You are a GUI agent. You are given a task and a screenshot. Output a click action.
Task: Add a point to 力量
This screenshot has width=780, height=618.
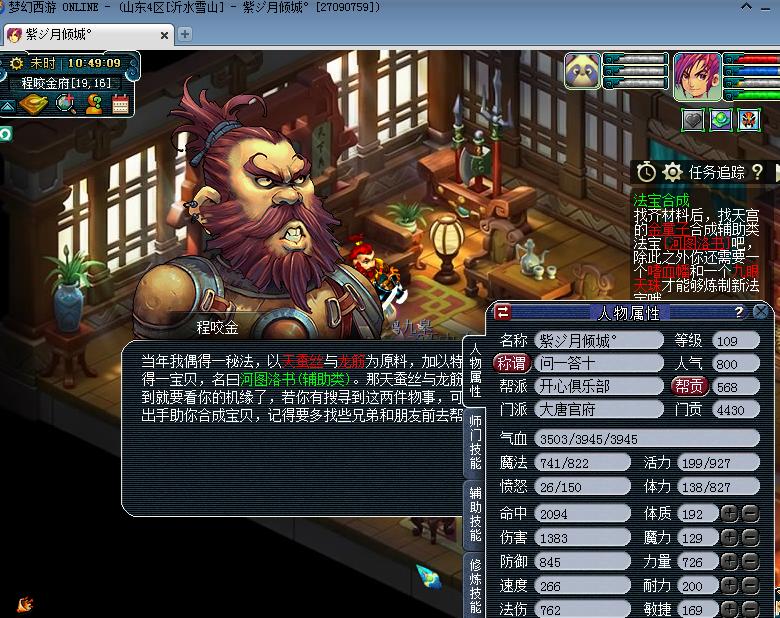[x=729, y=562]
